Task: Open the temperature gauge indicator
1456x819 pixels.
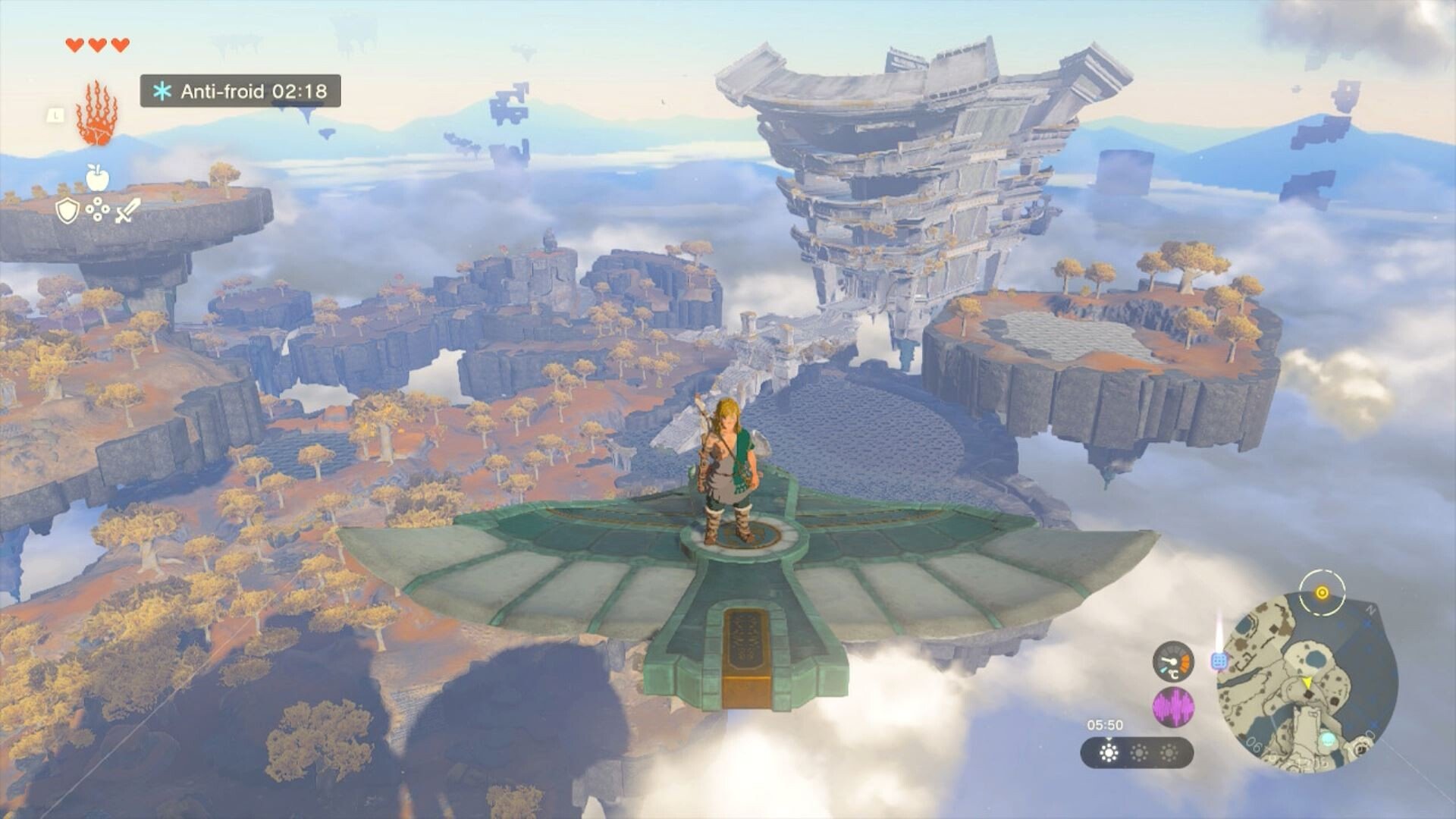Action: click(x=1173, y=663)
